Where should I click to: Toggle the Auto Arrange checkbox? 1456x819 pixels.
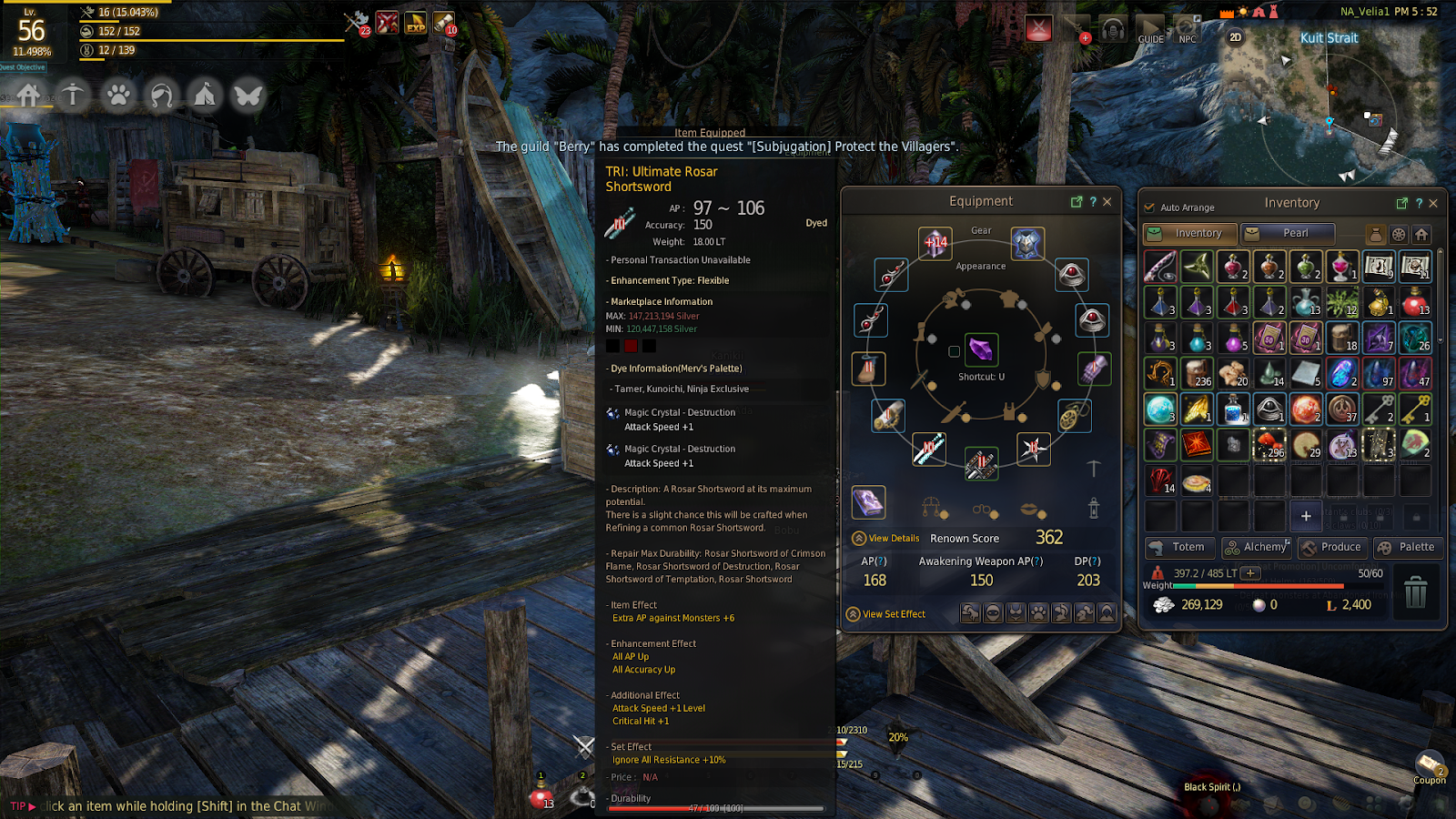point(1149,207)
